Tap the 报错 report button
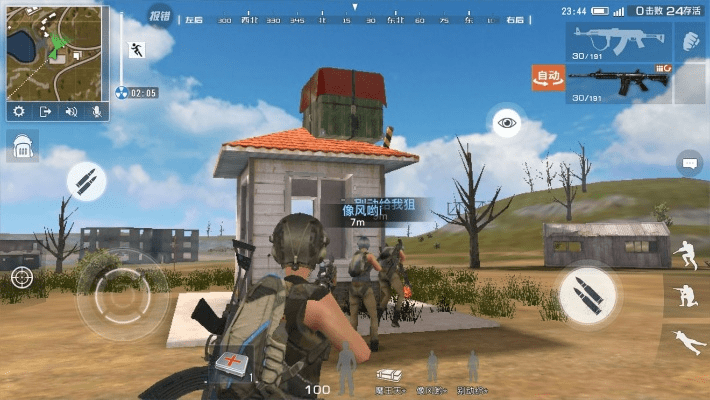This screenshot has height=400, width=710. click(159, 15)
